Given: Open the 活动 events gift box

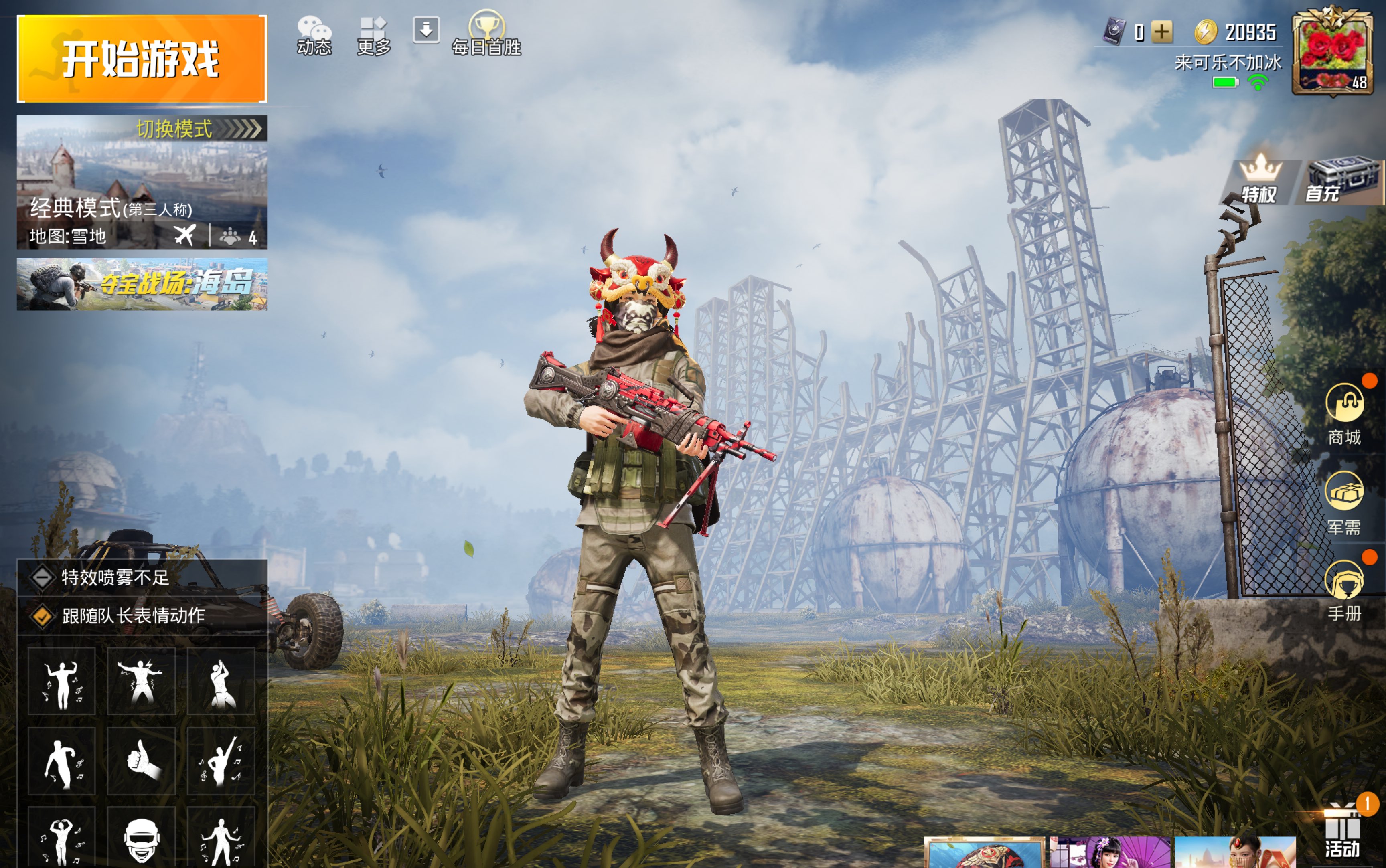Looking at the screenshot, I should pos(1342,831).
